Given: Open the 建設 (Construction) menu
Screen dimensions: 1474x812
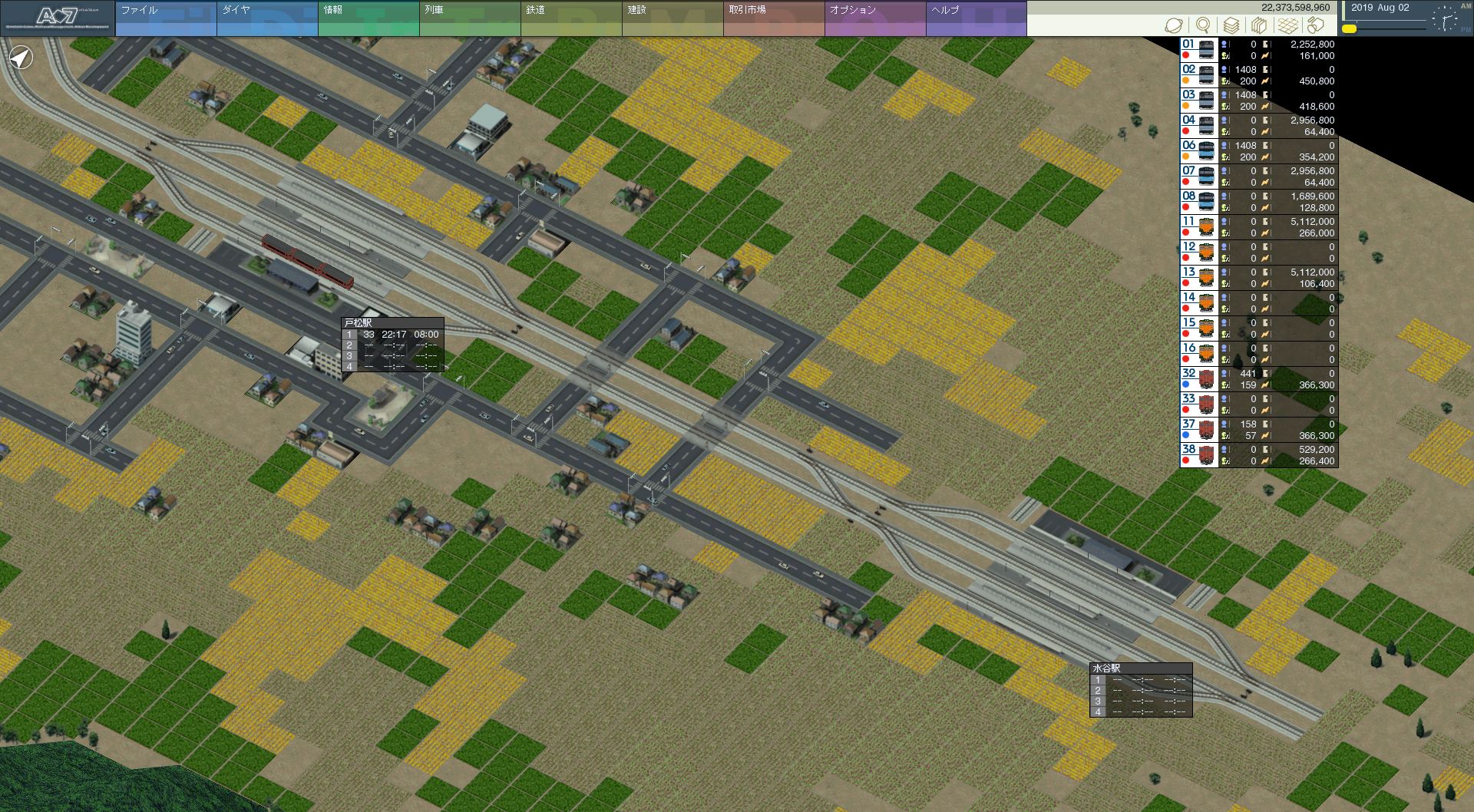Looking at the screenshot, I should coord(672,18).
